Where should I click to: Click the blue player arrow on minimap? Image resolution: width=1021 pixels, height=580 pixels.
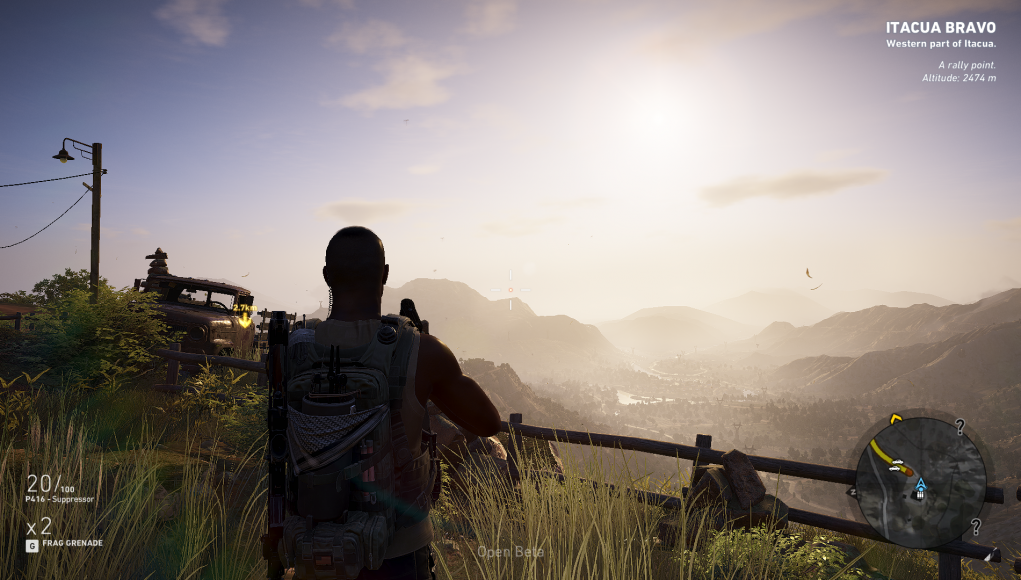(x=921, y=484)
